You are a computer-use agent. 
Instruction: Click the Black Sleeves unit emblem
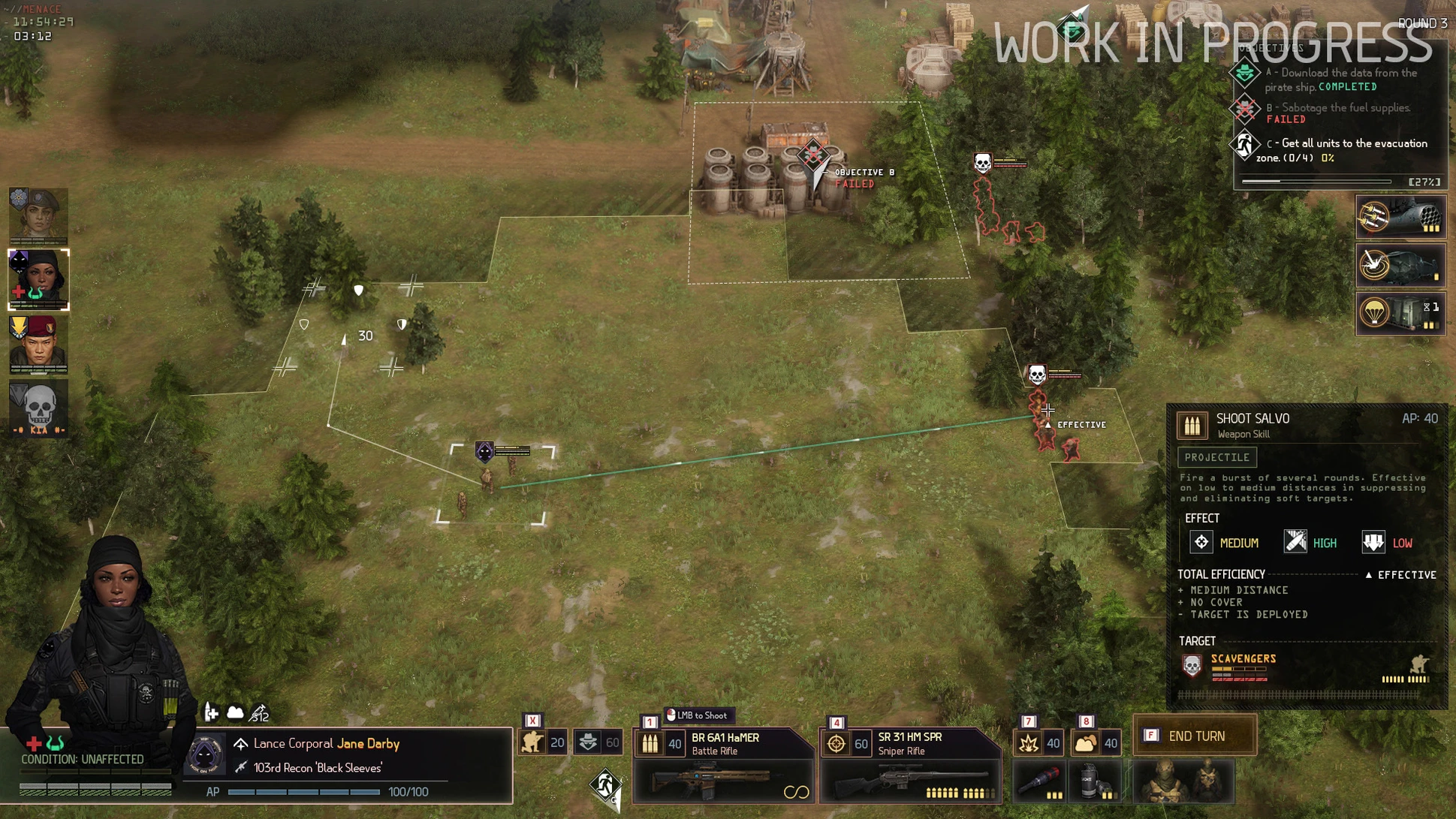205,754
